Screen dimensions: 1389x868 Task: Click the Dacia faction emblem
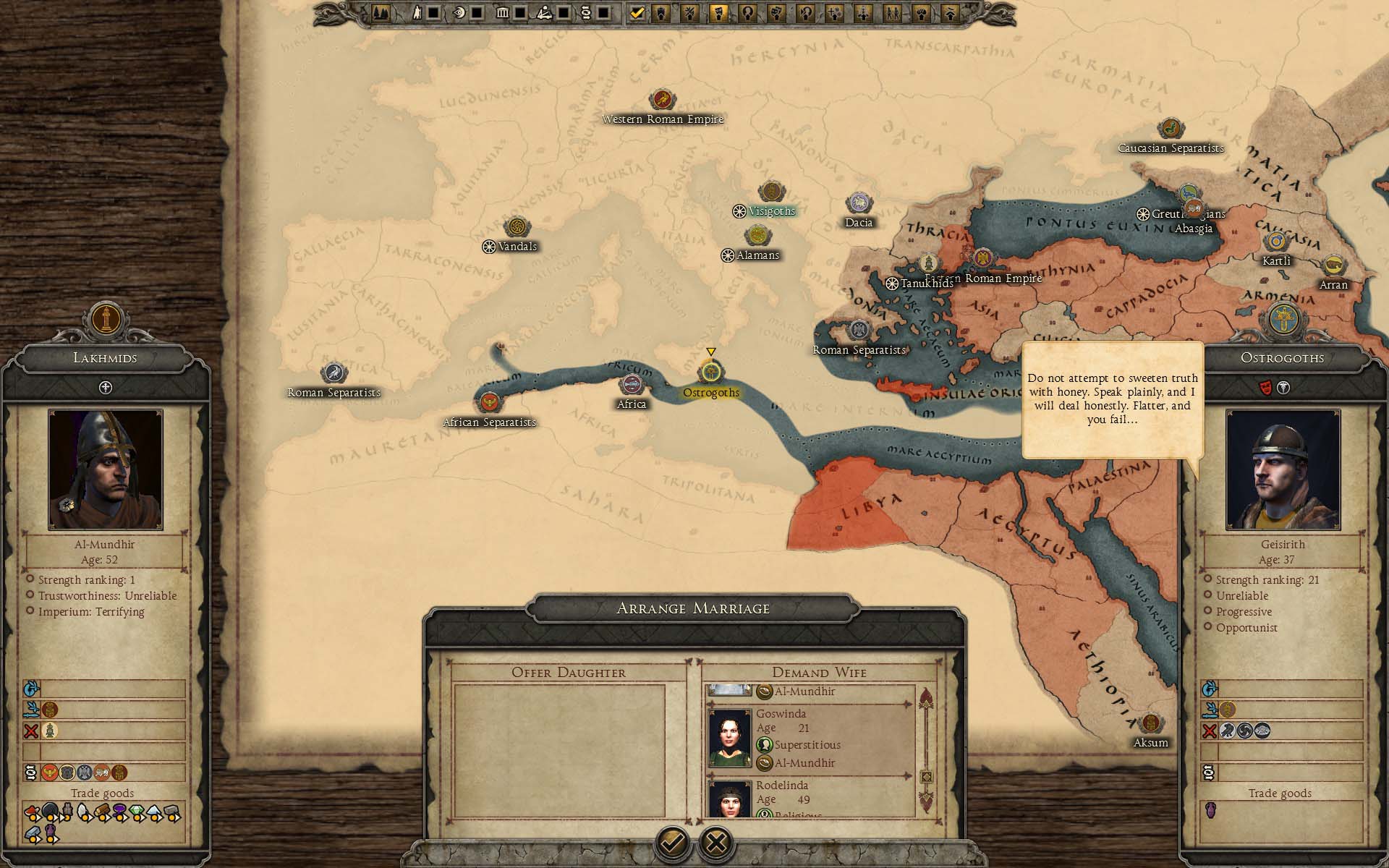859,203
